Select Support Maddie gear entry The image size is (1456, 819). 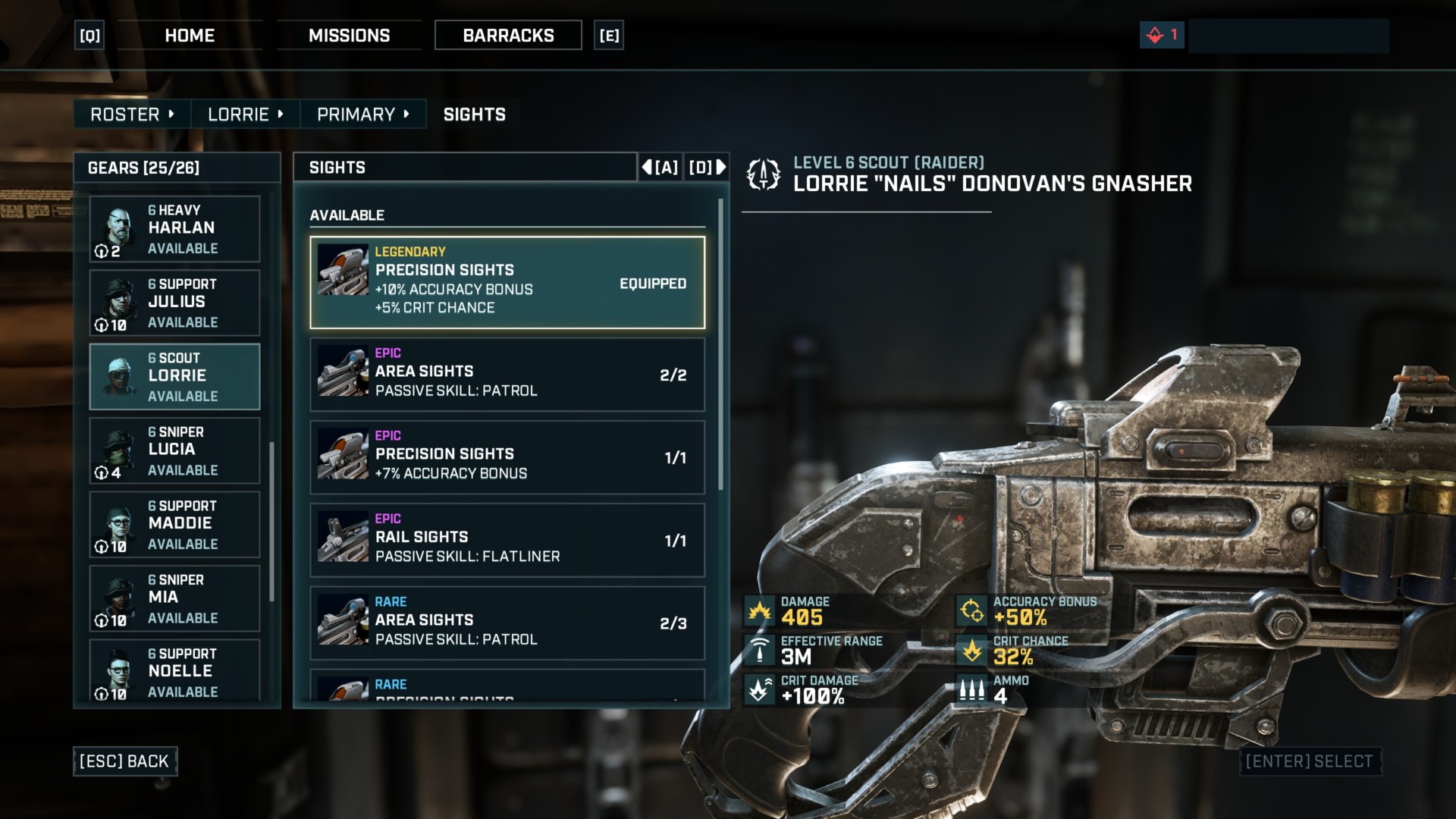click(x=174, y=524)
